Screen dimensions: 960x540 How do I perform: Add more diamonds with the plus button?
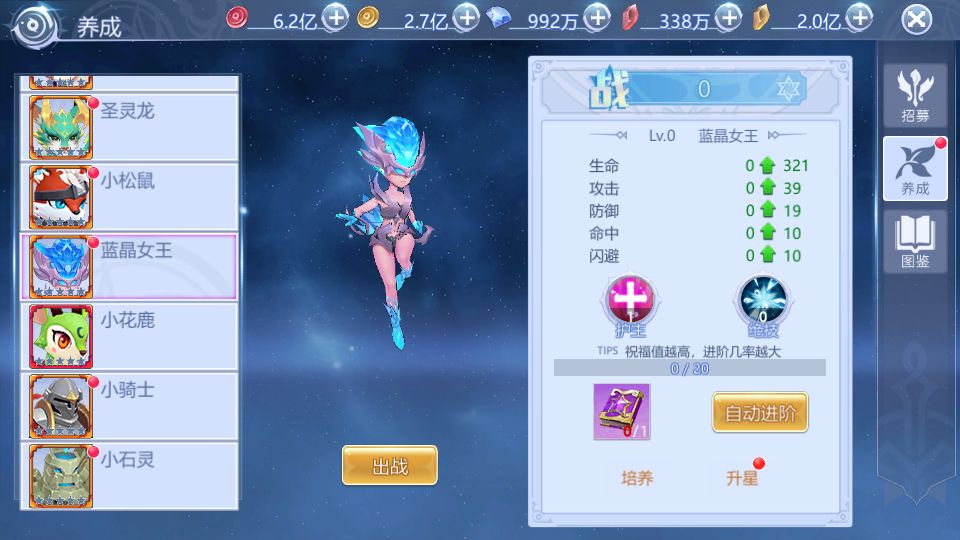click(x=597, y=17)
